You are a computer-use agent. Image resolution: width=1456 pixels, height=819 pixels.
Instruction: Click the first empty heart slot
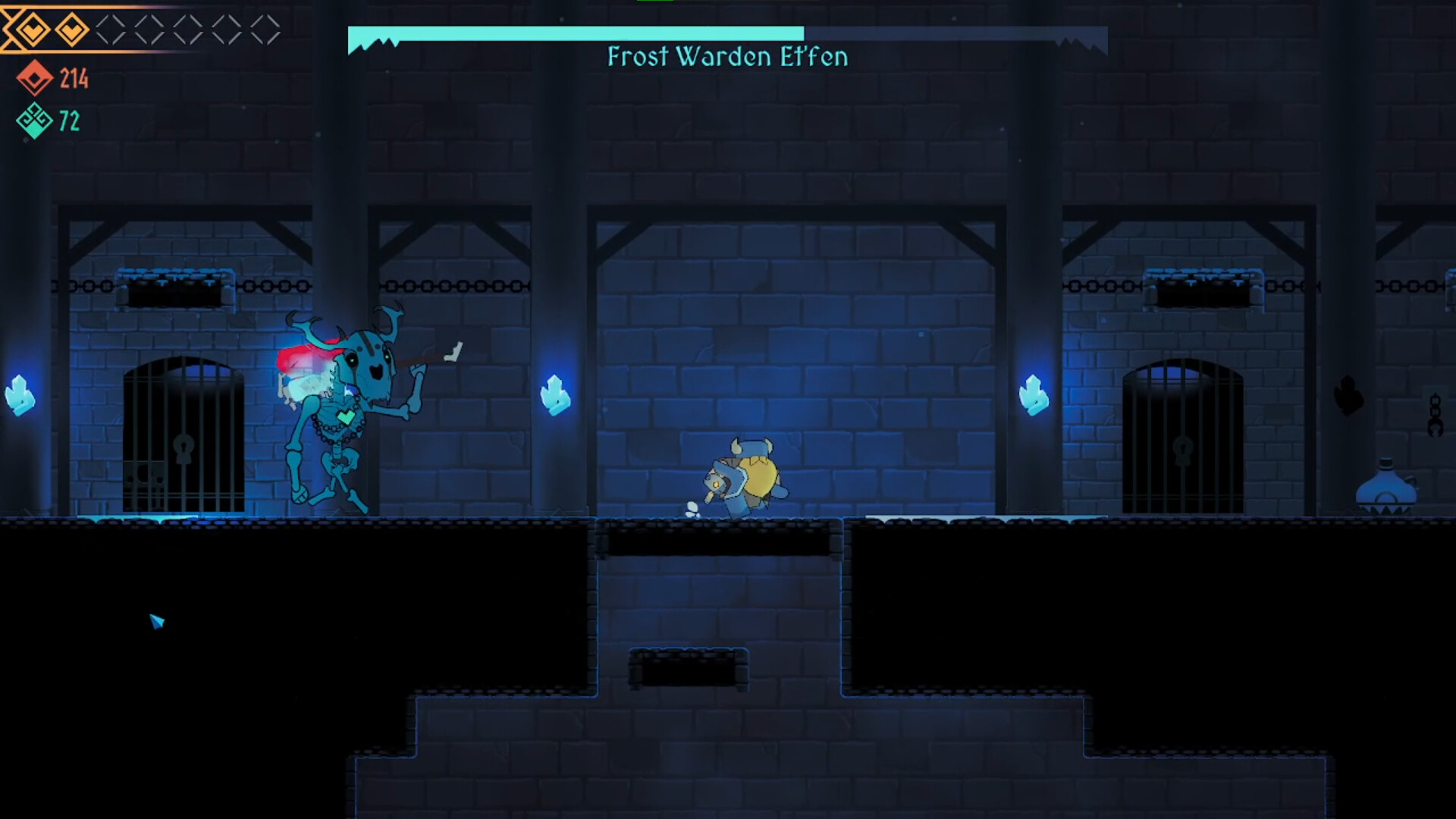click(111, 27)
